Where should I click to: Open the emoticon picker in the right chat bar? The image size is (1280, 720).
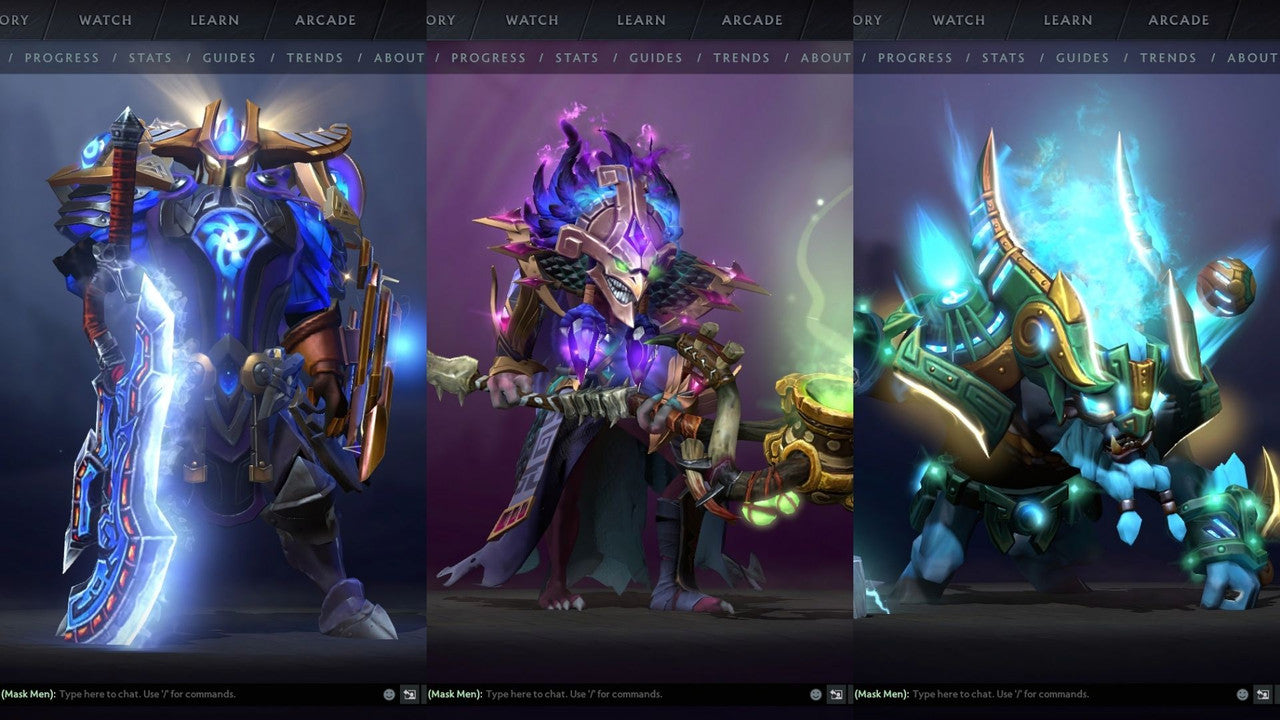[1242, 693]
